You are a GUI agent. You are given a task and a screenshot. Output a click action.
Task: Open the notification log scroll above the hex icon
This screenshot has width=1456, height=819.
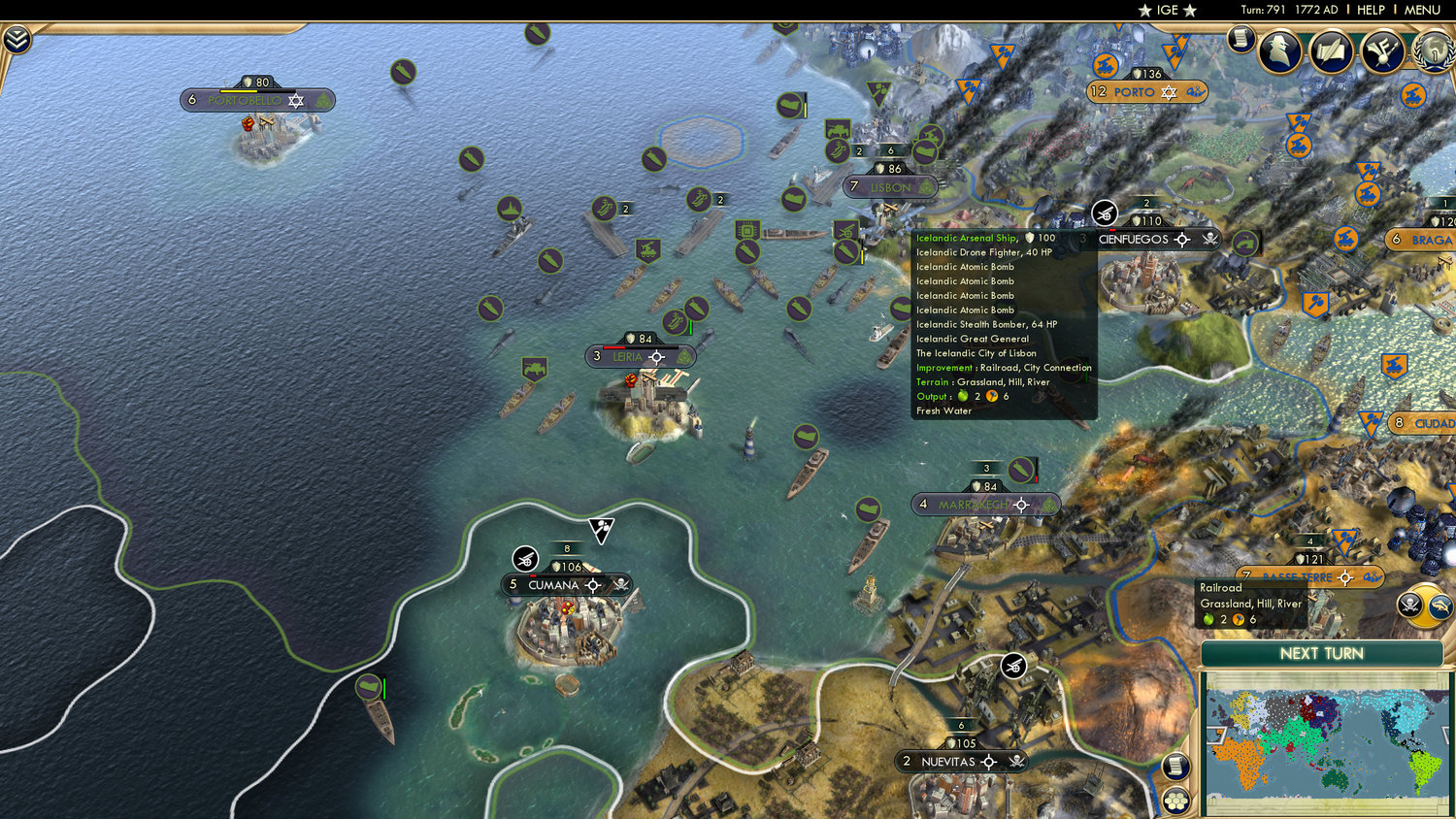coord(1176,767)
